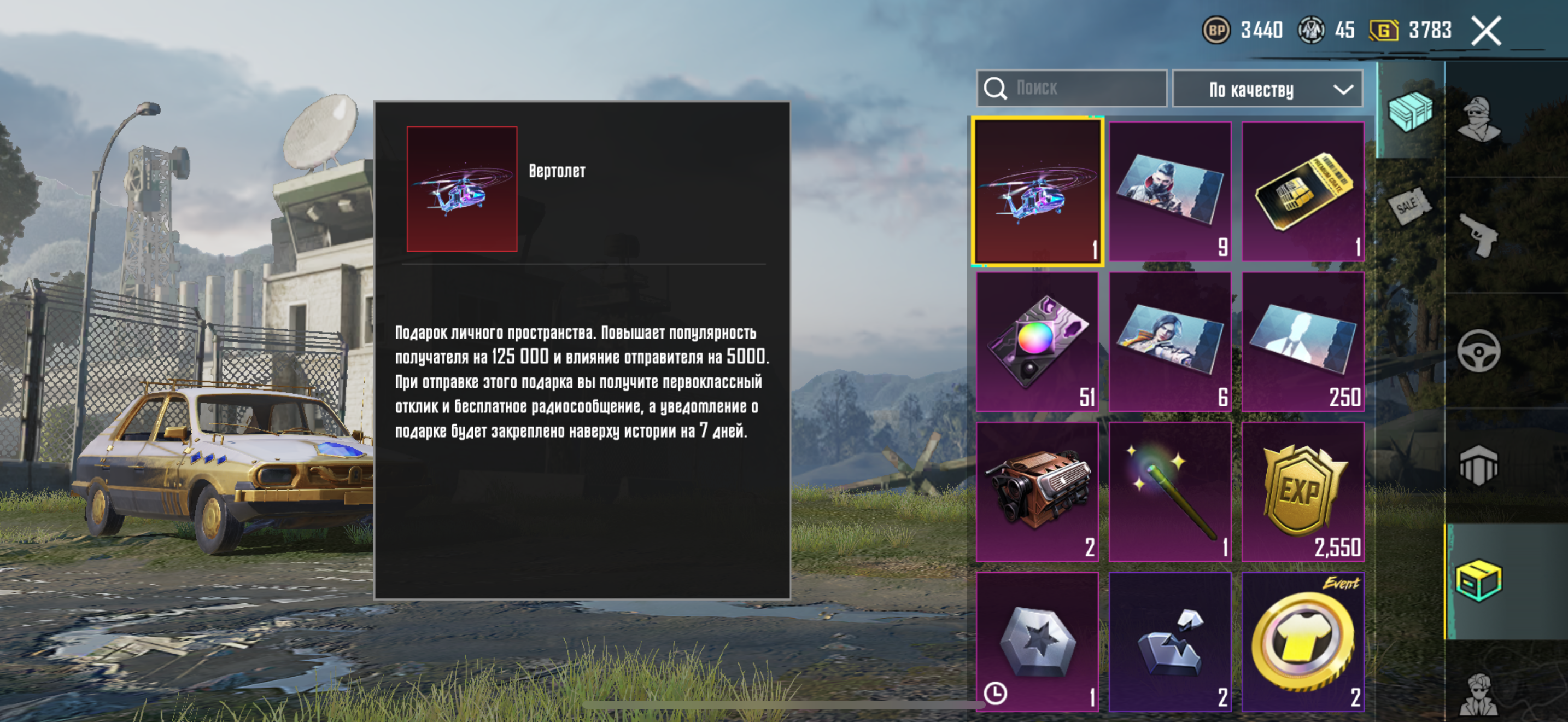The image size is (1568, 722).
Task: Open the SALE ticket tab
Action: (x=1410, y=206)
